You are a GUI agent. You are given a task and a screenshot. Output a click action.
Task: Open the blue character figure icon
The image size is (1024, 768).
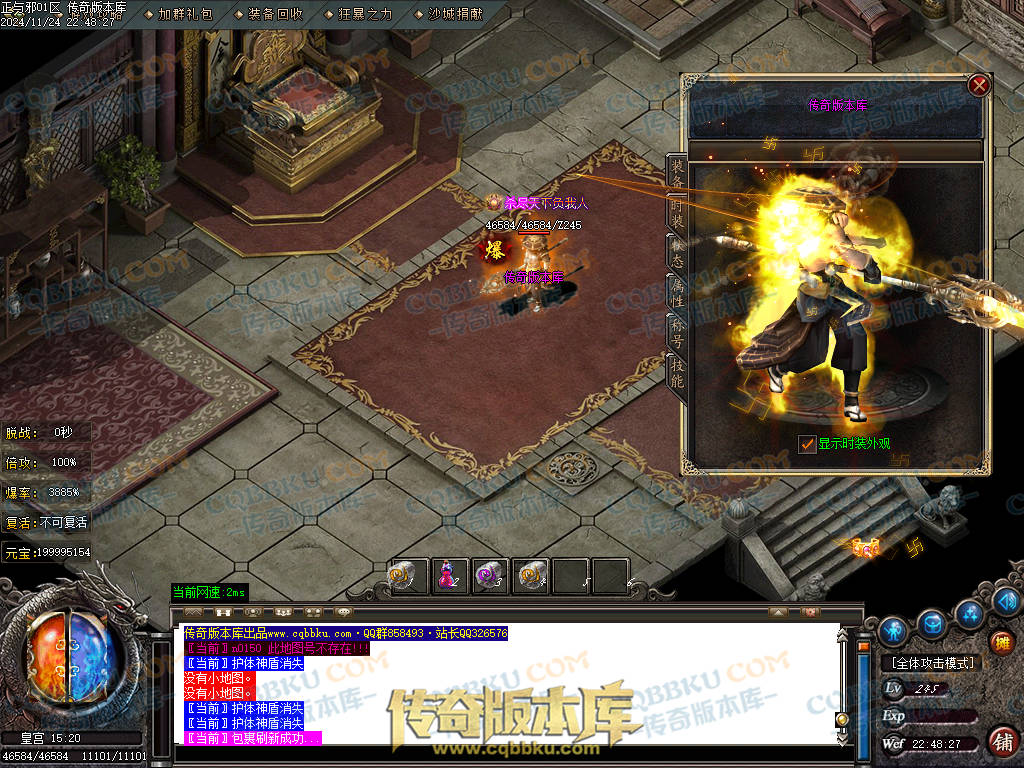pyautogui.click(x=894, y=630)
